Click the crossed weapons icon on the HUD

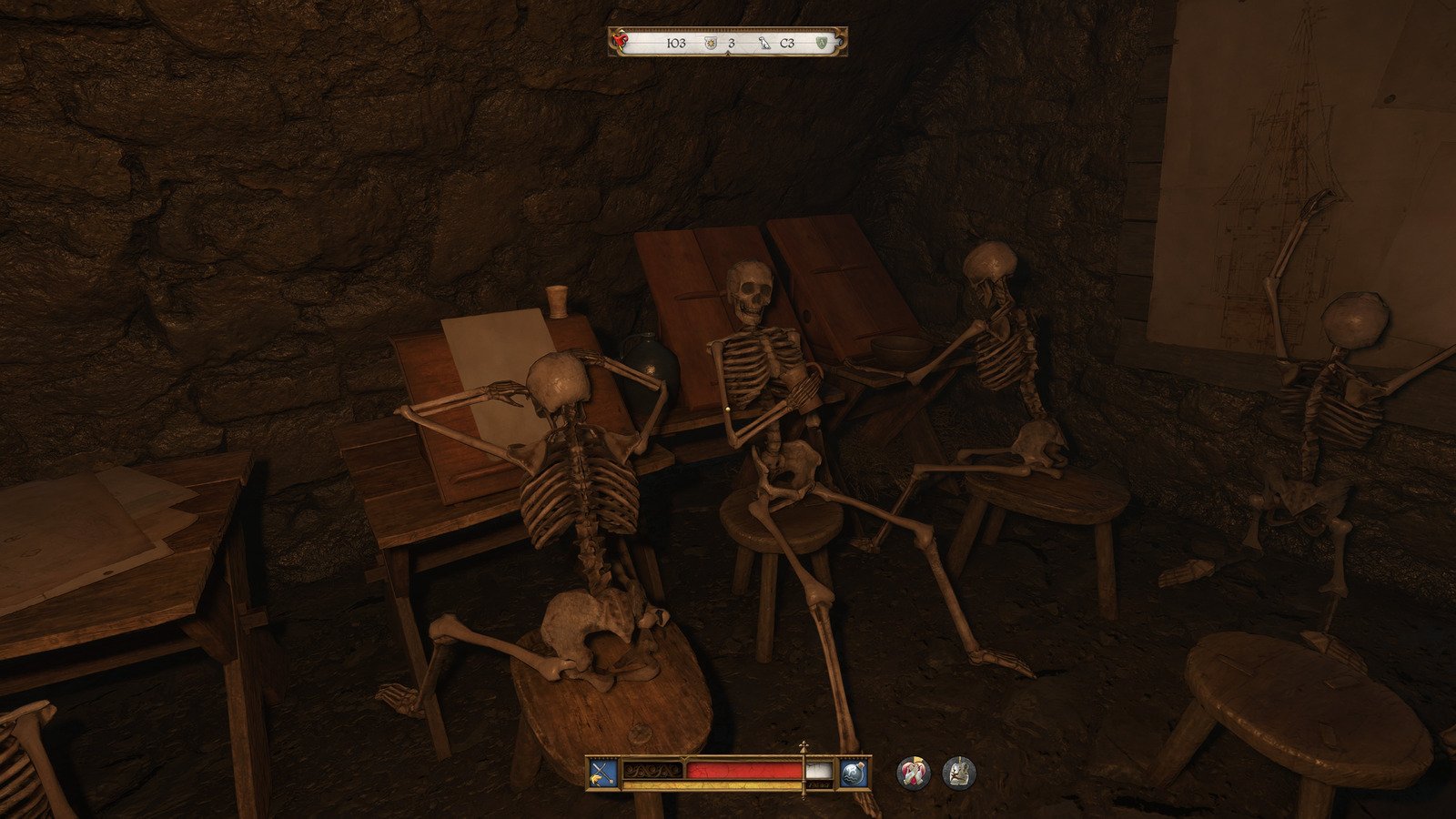tap(602, 773)
